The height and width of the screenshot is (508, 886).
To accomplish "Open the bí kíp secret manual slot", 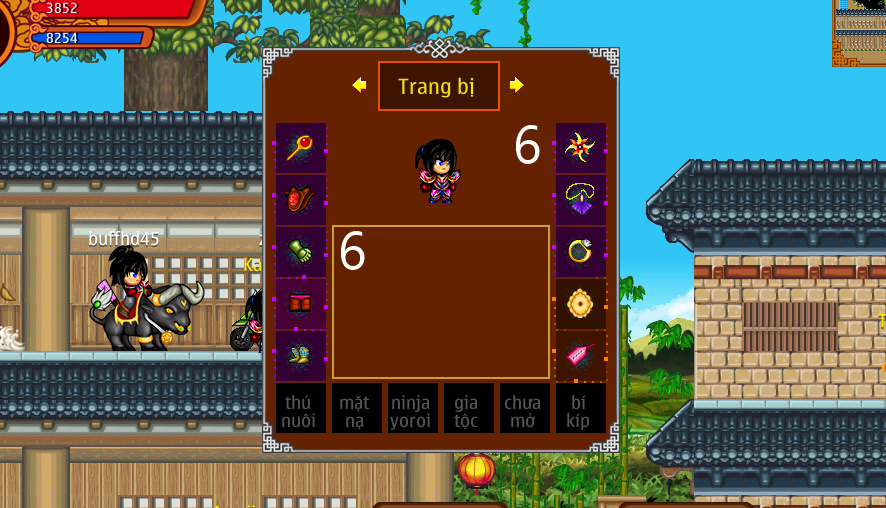I will pyautogui.click(x=580, y=409).
